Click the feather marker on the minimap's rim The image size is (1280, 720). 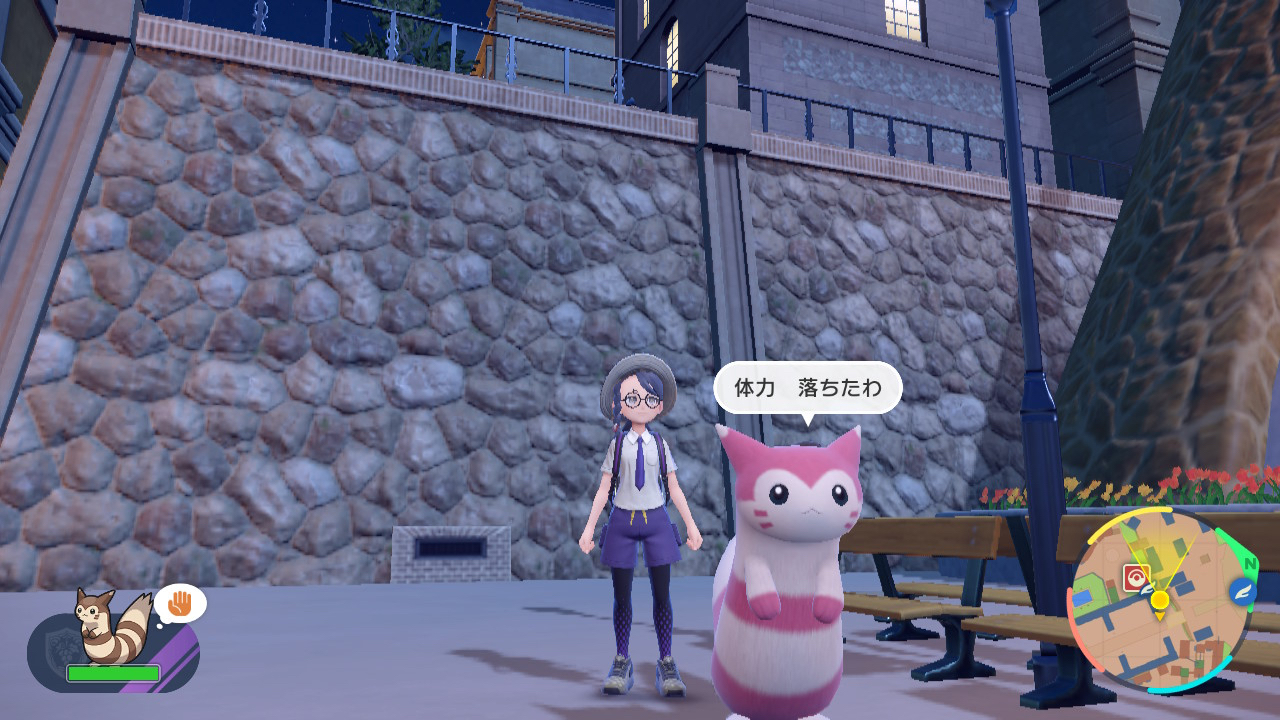point(1242,591)
